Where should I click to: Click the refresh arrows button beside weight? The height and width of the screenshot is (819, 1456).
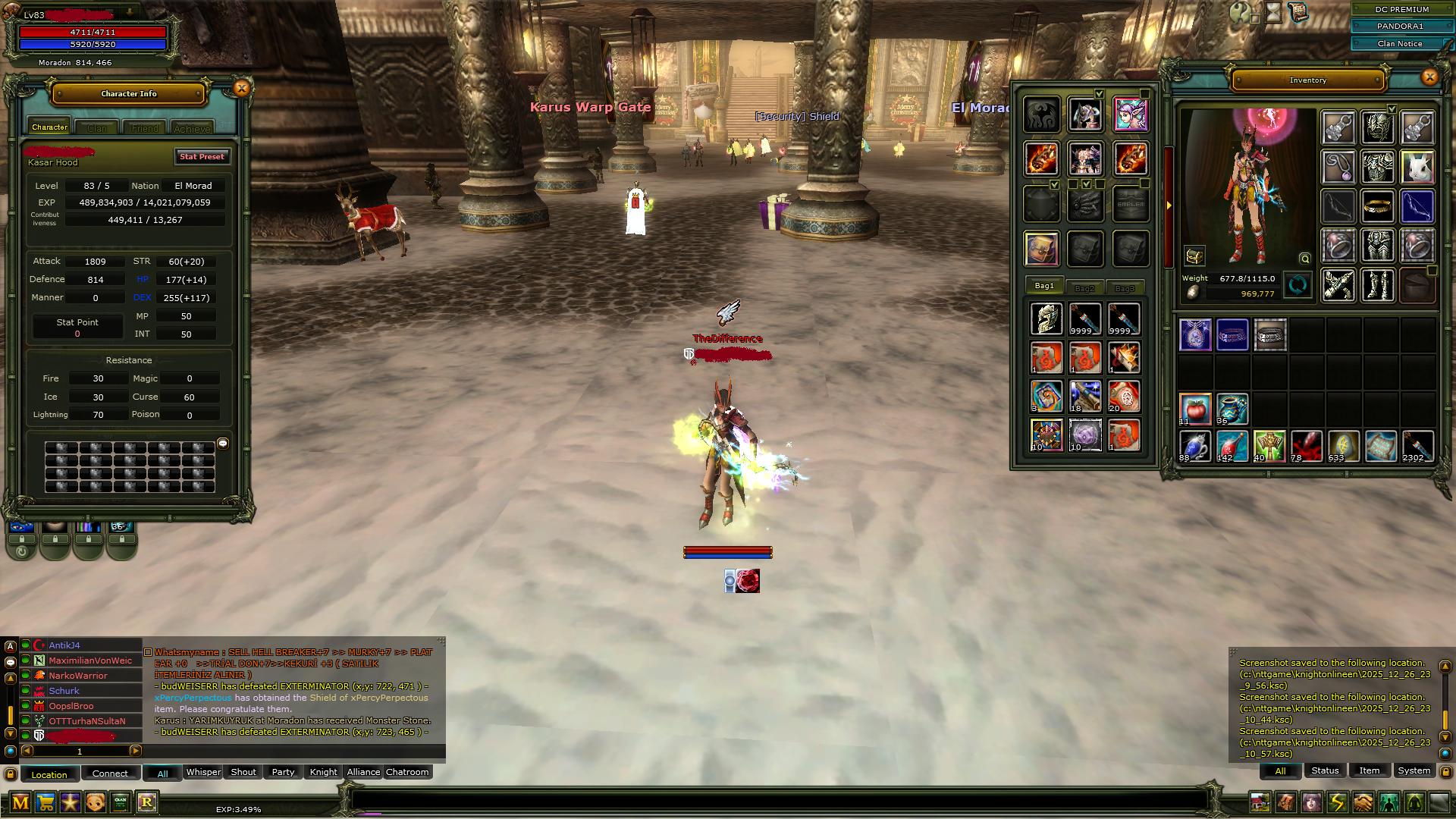pyautogui.click(x=1298, y=286)
